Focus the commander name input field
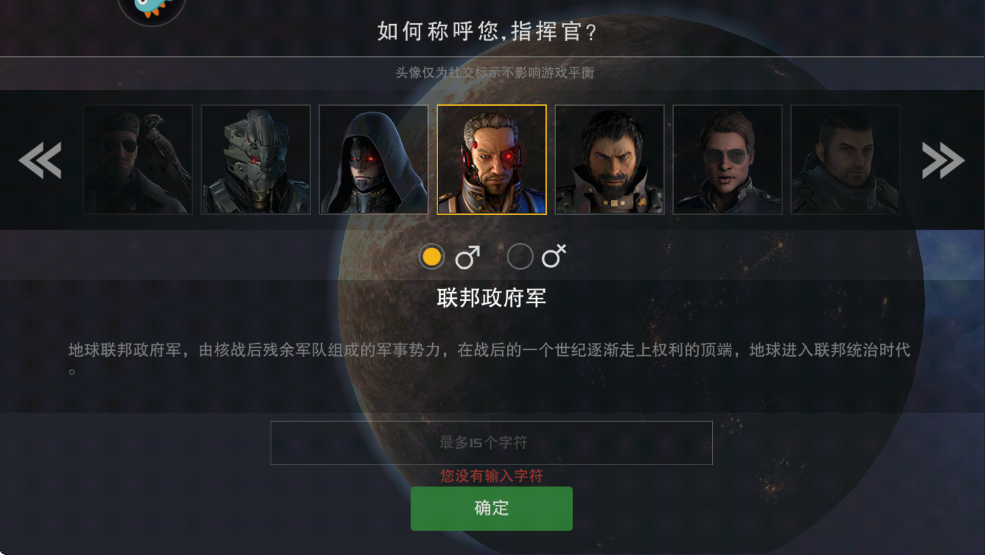The image size is (985, 555). coord(491,442)
